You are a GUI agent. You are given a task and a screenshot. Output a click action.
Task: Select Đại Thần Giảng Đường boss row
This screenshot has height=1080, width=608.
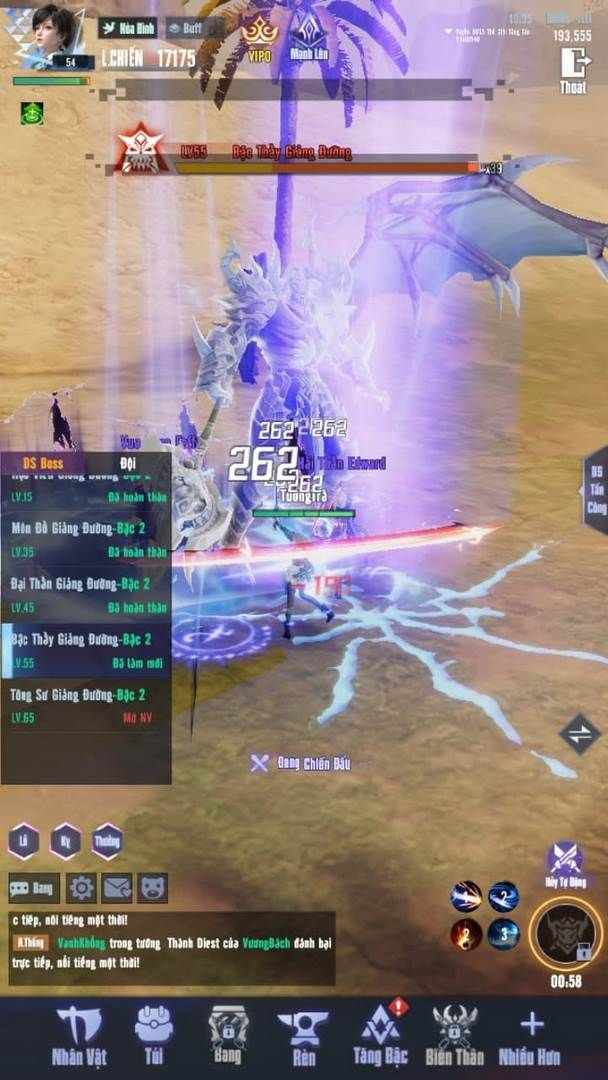click(85, 594)
